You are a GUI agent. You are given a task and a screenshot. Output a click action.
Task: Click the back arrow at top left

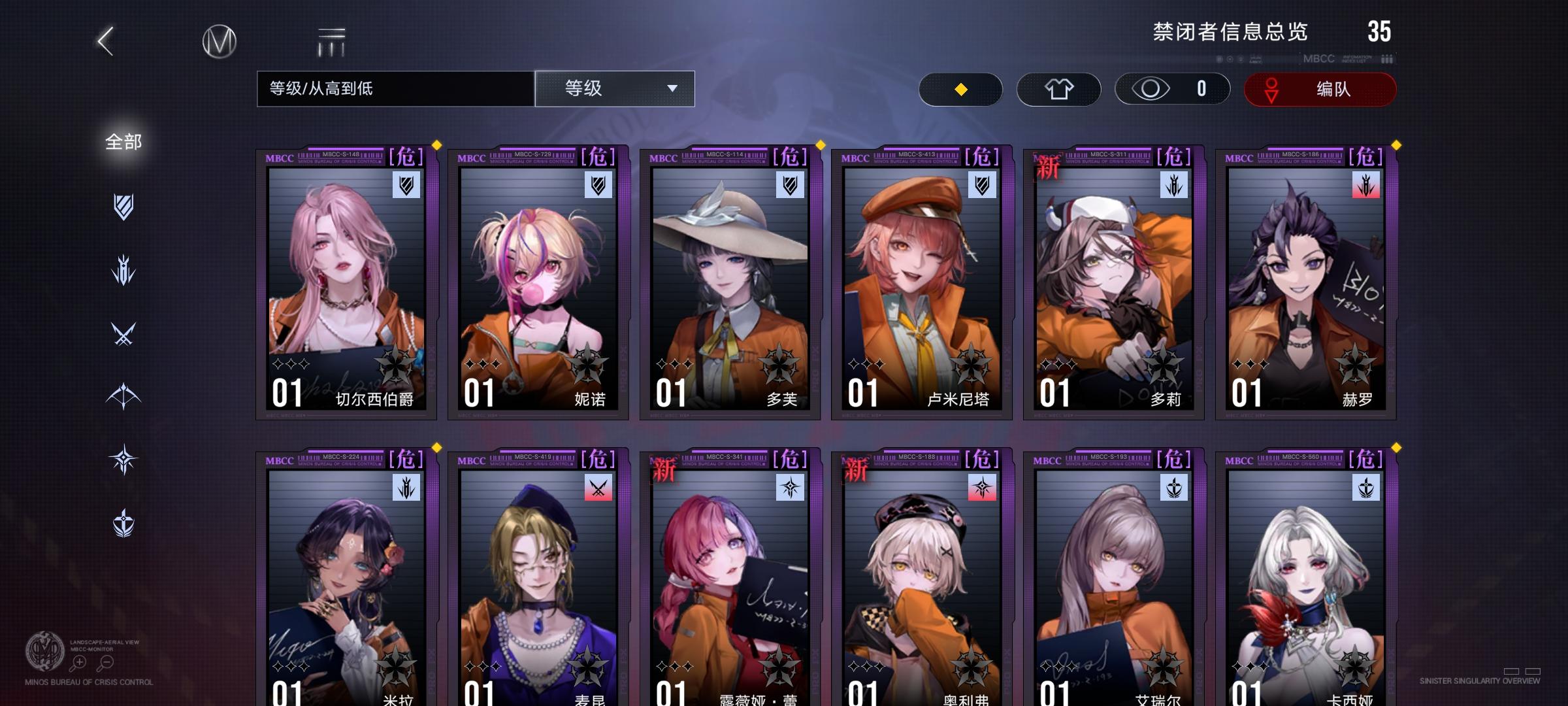(105, 41)
